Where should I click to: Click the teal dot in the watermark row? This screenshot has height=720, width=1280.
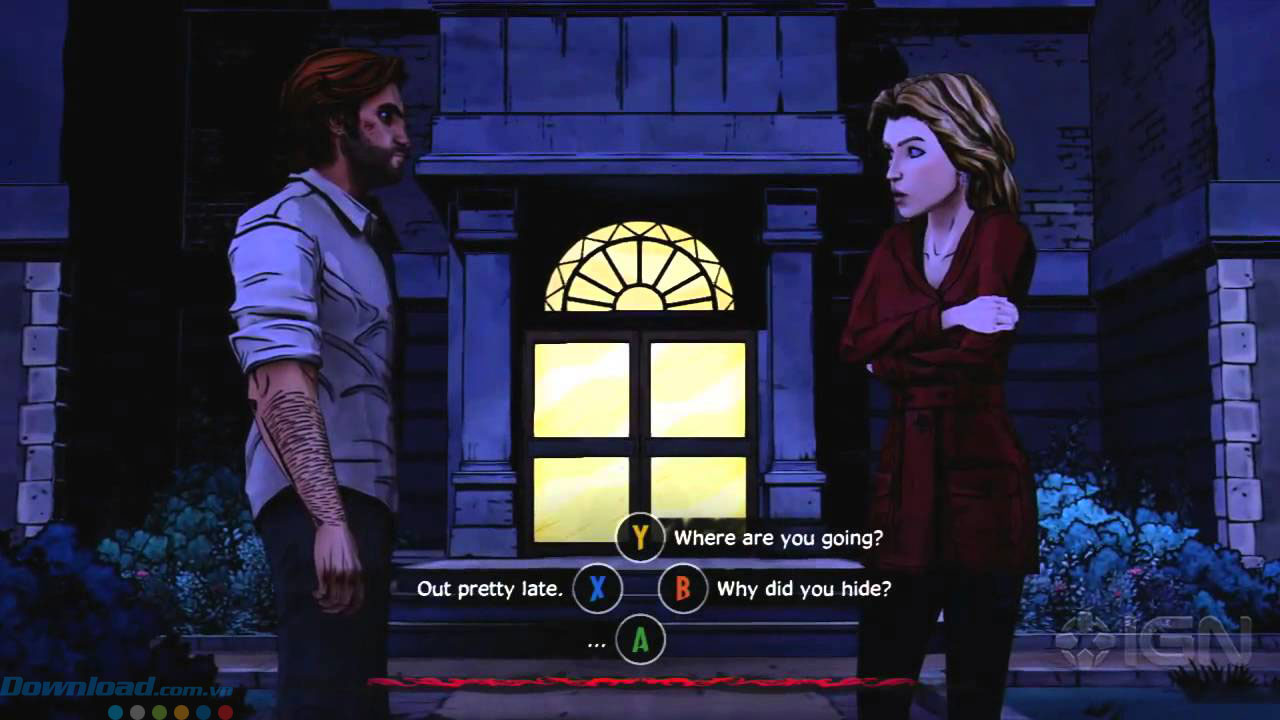tap(113, 711)
